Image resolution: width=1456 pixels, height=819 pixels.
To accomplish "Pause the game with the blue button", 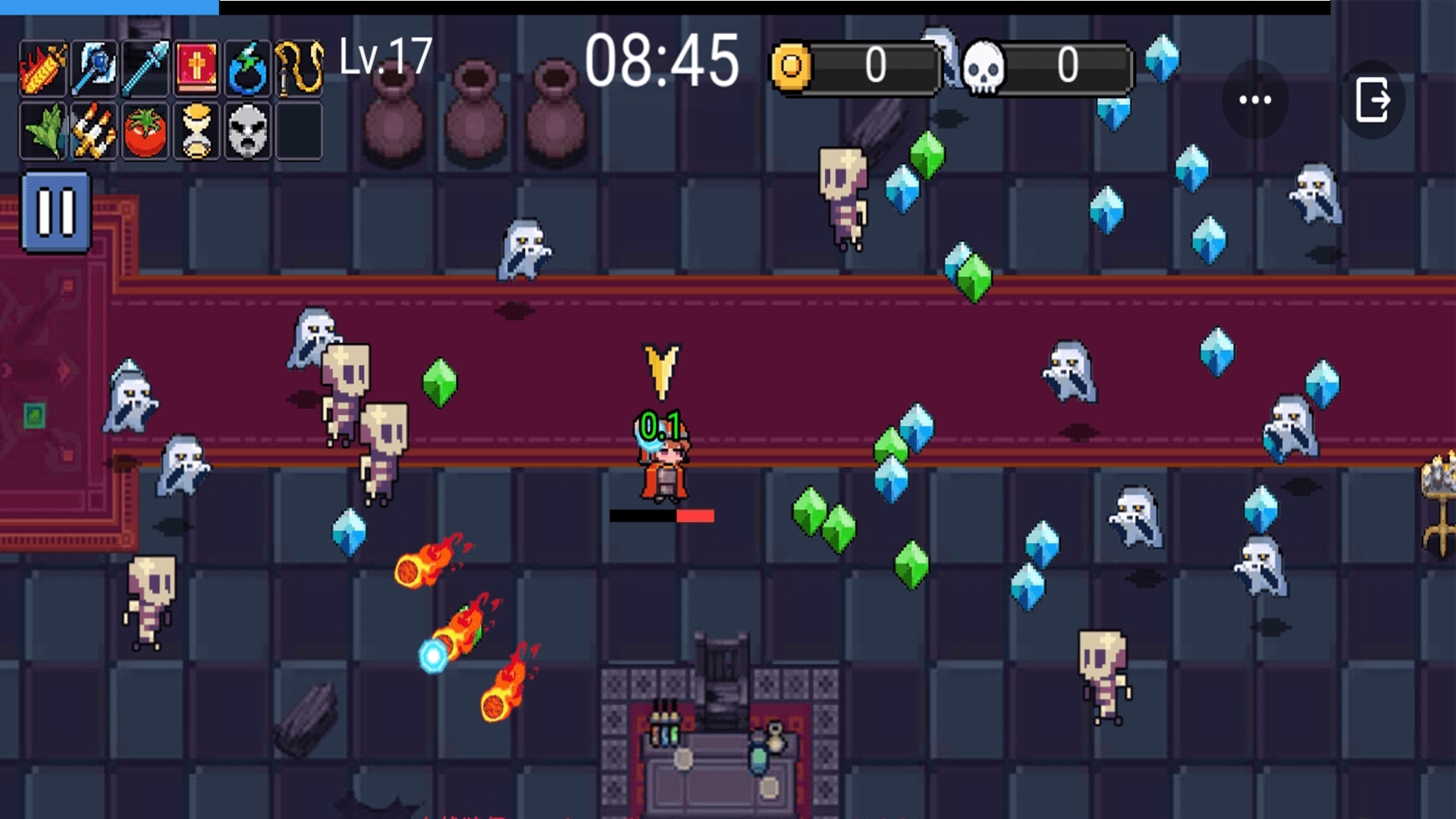I will pyautogui.click(x=56, y=212).
